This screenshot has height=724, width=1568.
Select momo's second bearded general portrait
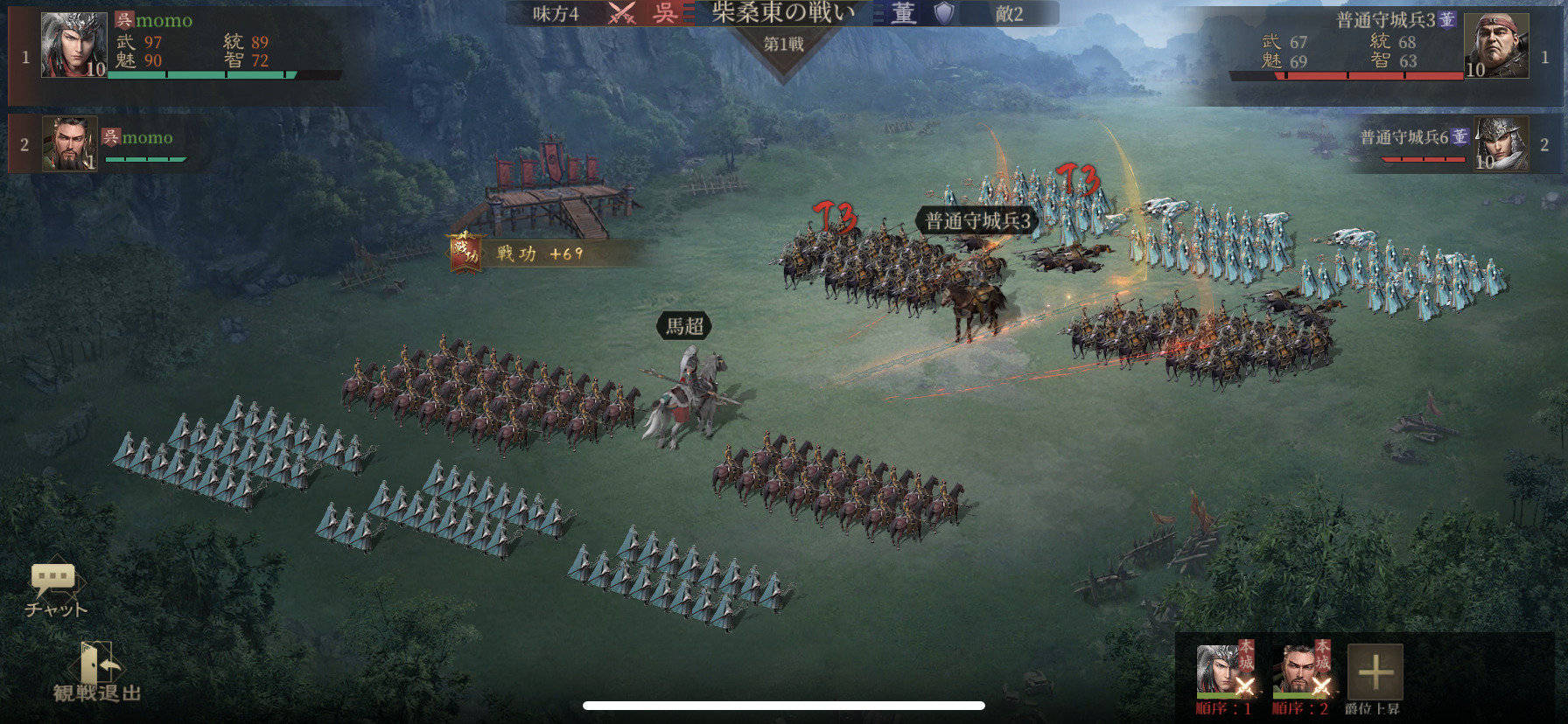click(69, 144)
